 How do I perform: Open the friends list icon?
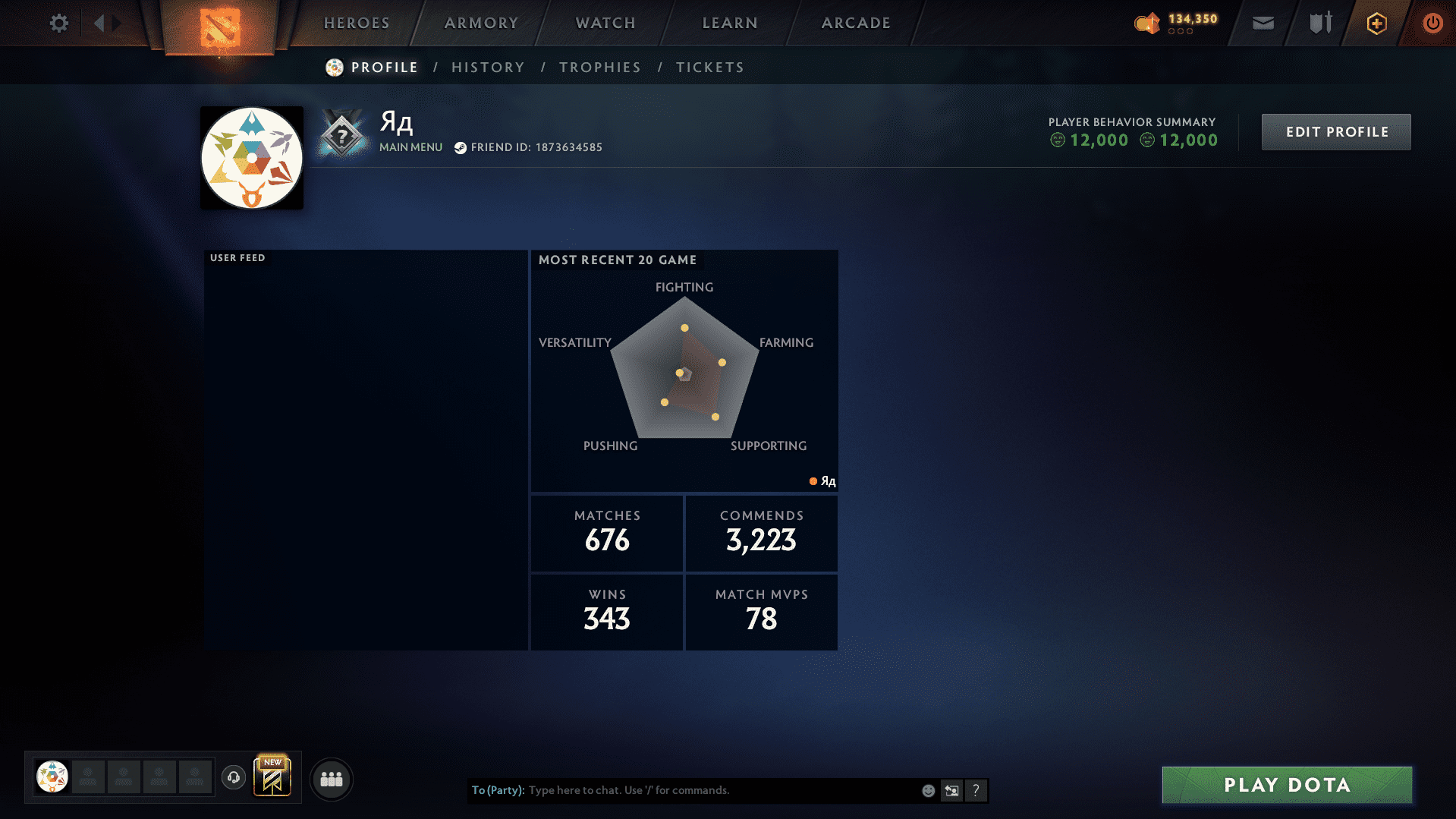331,779
